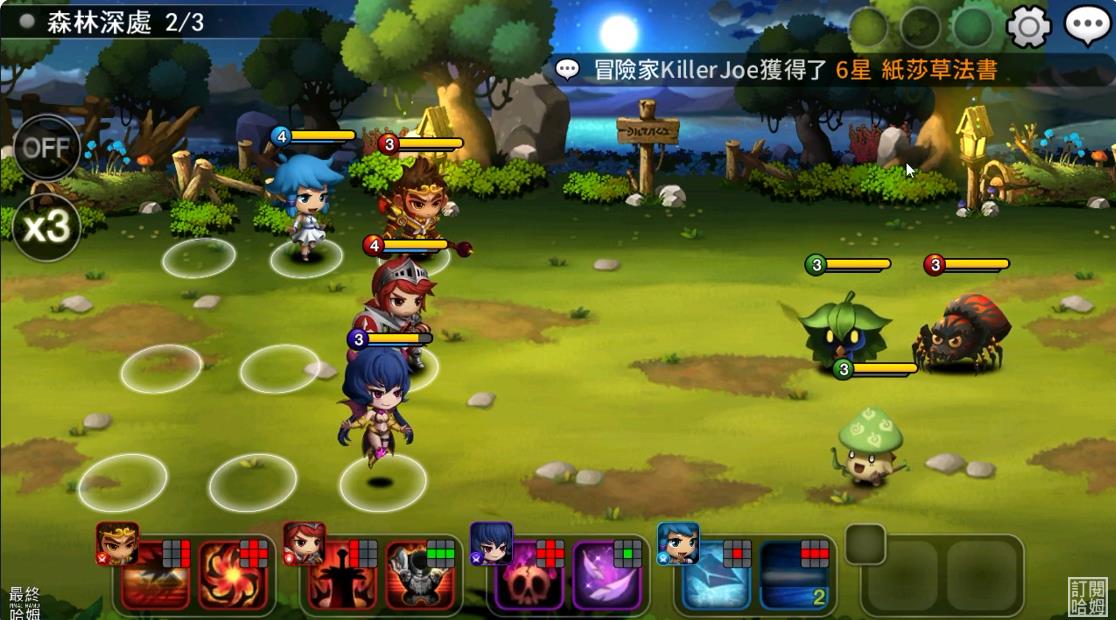Image resolution: width=1116 pixels, height=620 pixels.
Task: Open the chat speech bubble
Action: [1087, 26]
